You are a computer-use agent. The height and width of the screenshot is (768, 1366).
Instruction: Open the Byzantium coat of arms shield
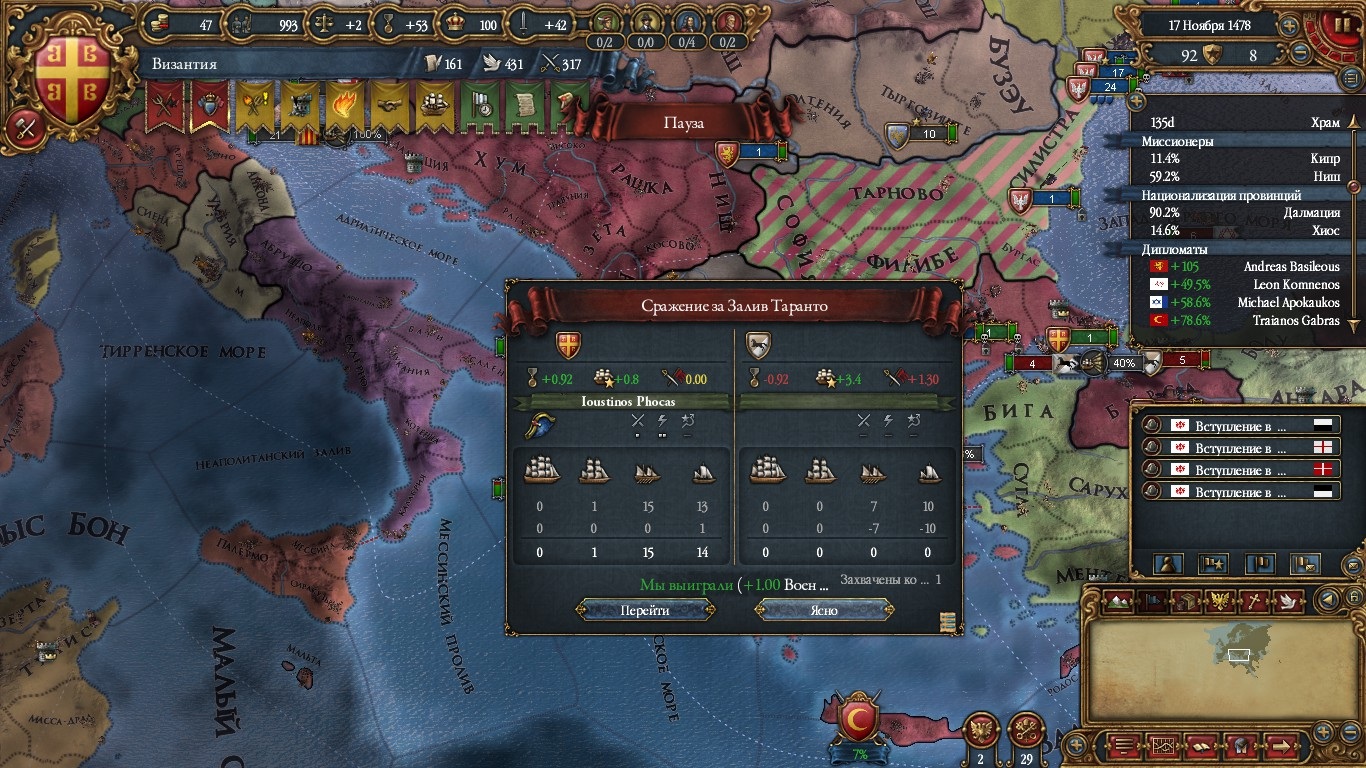73,72
